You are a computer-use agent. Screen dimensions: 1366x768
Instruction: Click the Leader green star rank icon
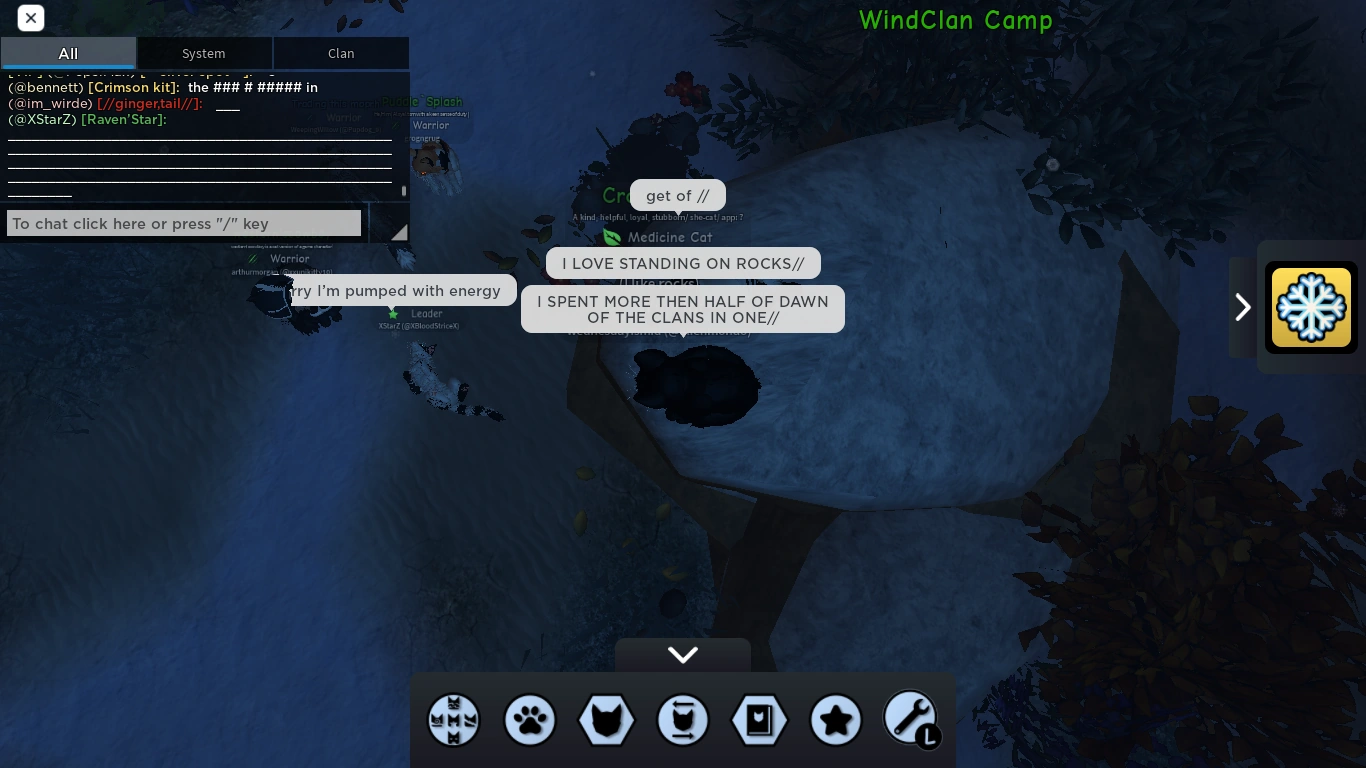[393, 313]
